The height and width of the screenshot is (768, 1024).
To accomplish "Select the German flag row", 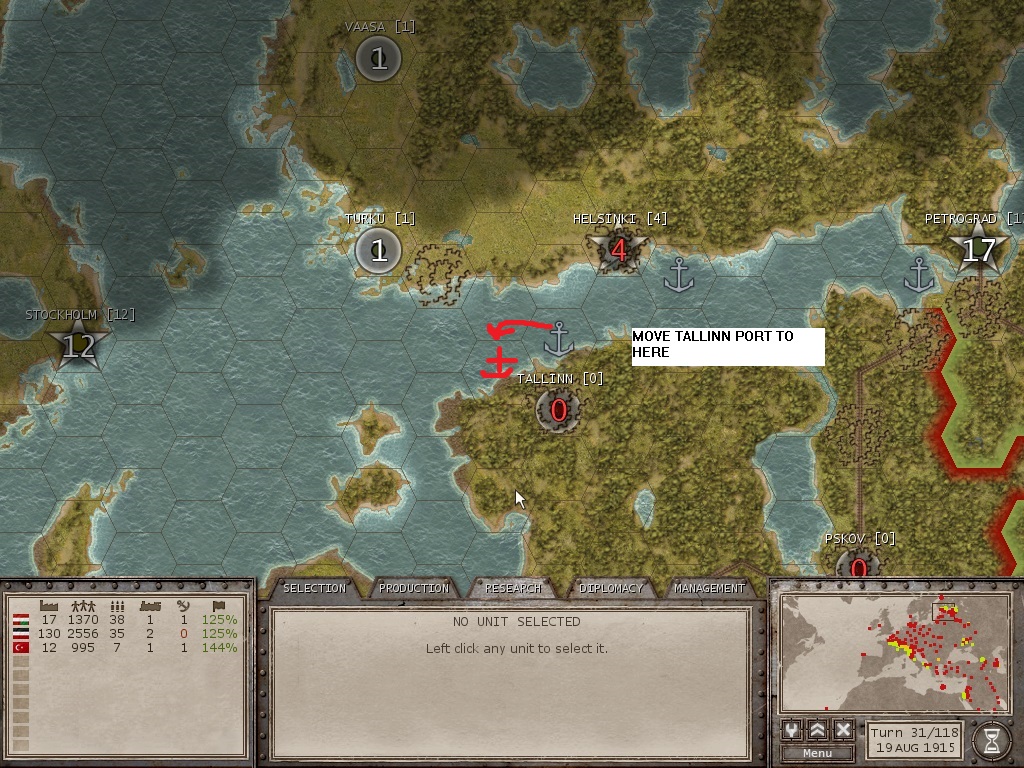I will tap(19, 633).
